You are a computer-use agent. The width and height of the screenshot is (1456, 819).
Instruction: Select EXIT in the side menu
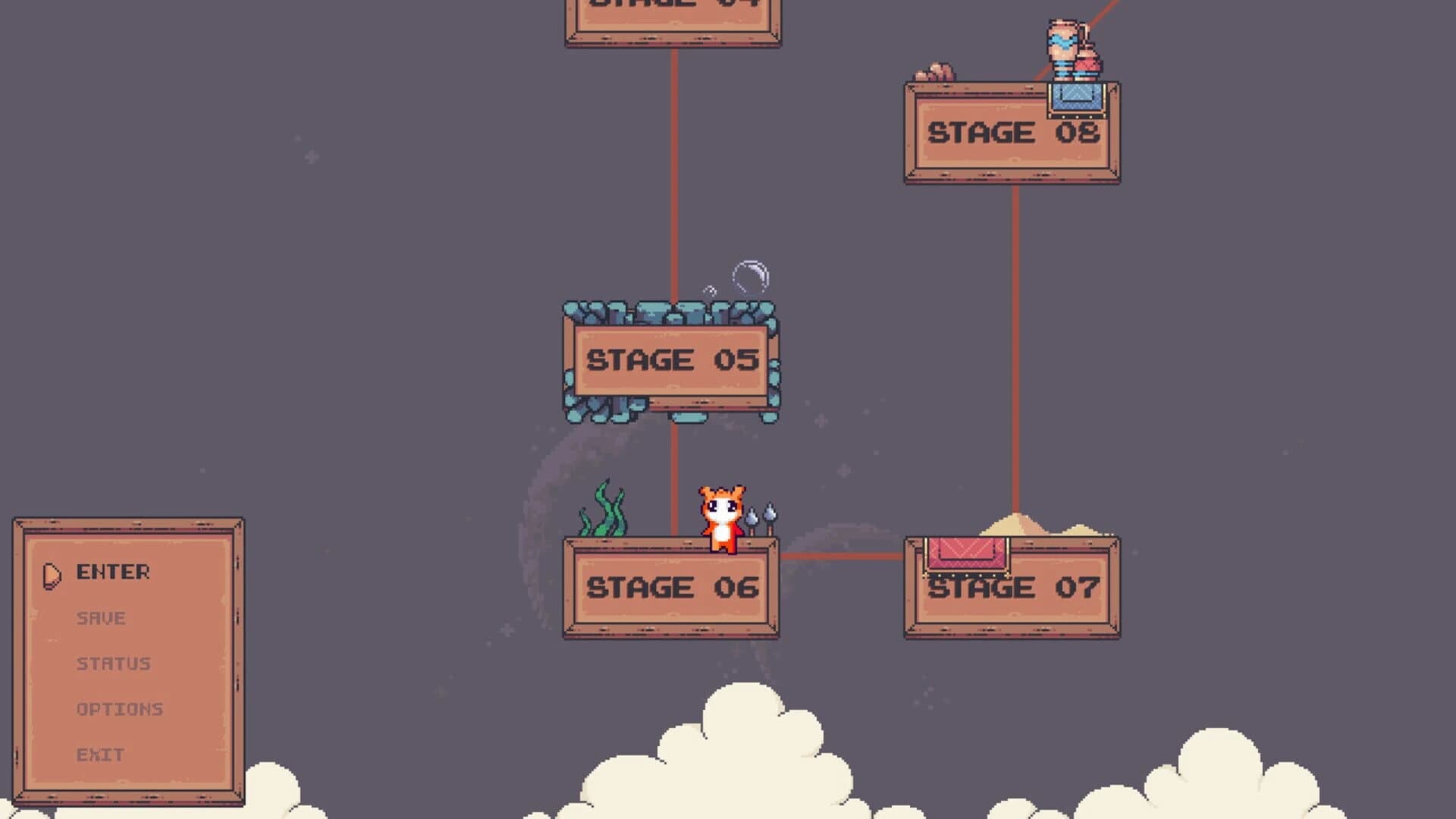click(x=100, y=755)
